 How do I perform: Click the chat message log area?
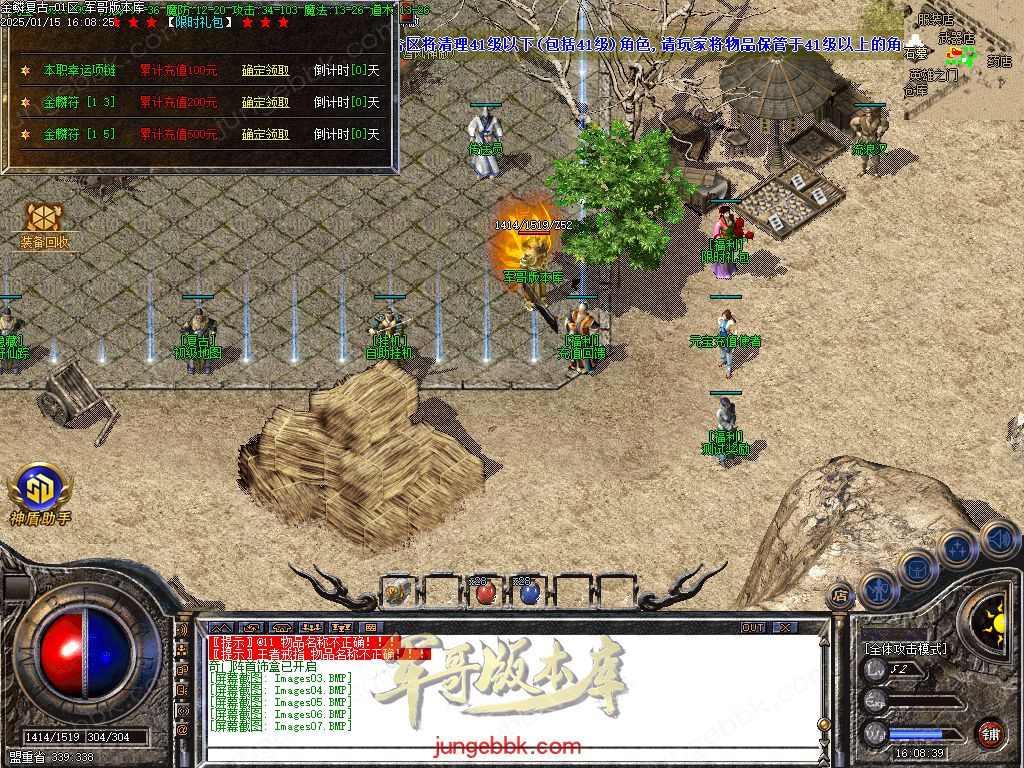pyautogui.click(x=500, y=690)
